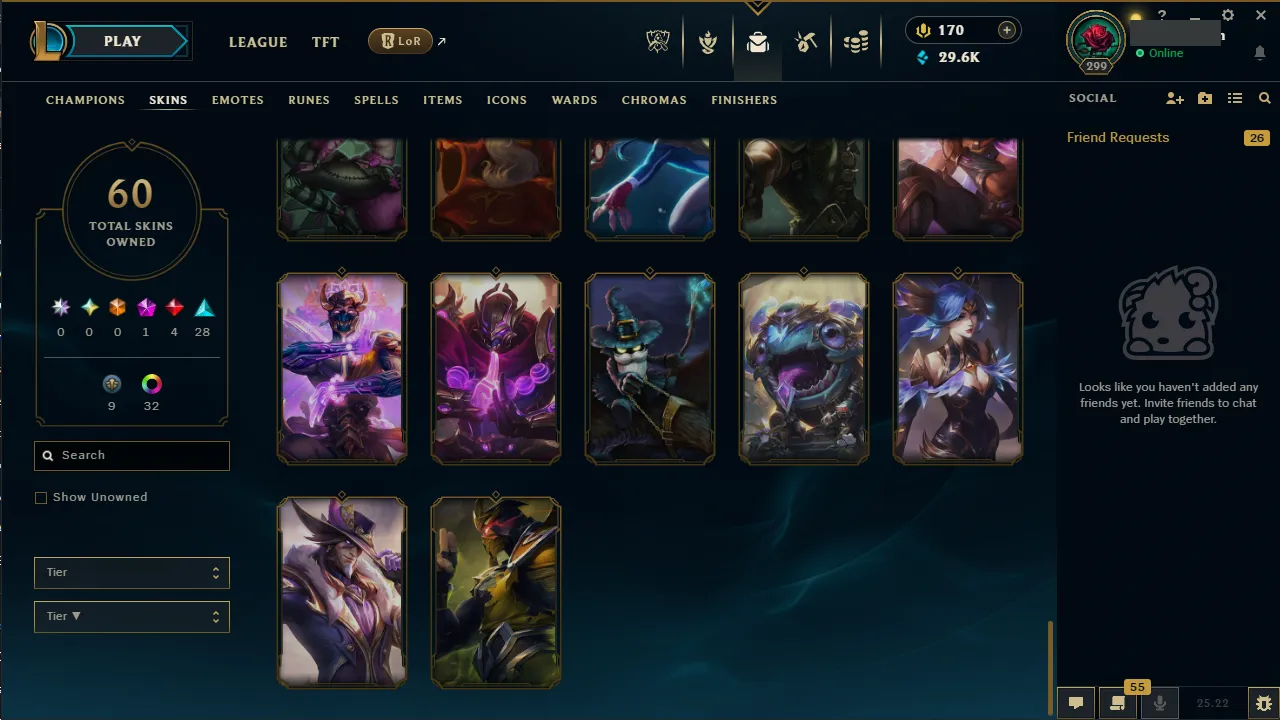This screenshot has height=720, width=1280.
Task: Open friend list display options icon
Action: (1235, 98)
